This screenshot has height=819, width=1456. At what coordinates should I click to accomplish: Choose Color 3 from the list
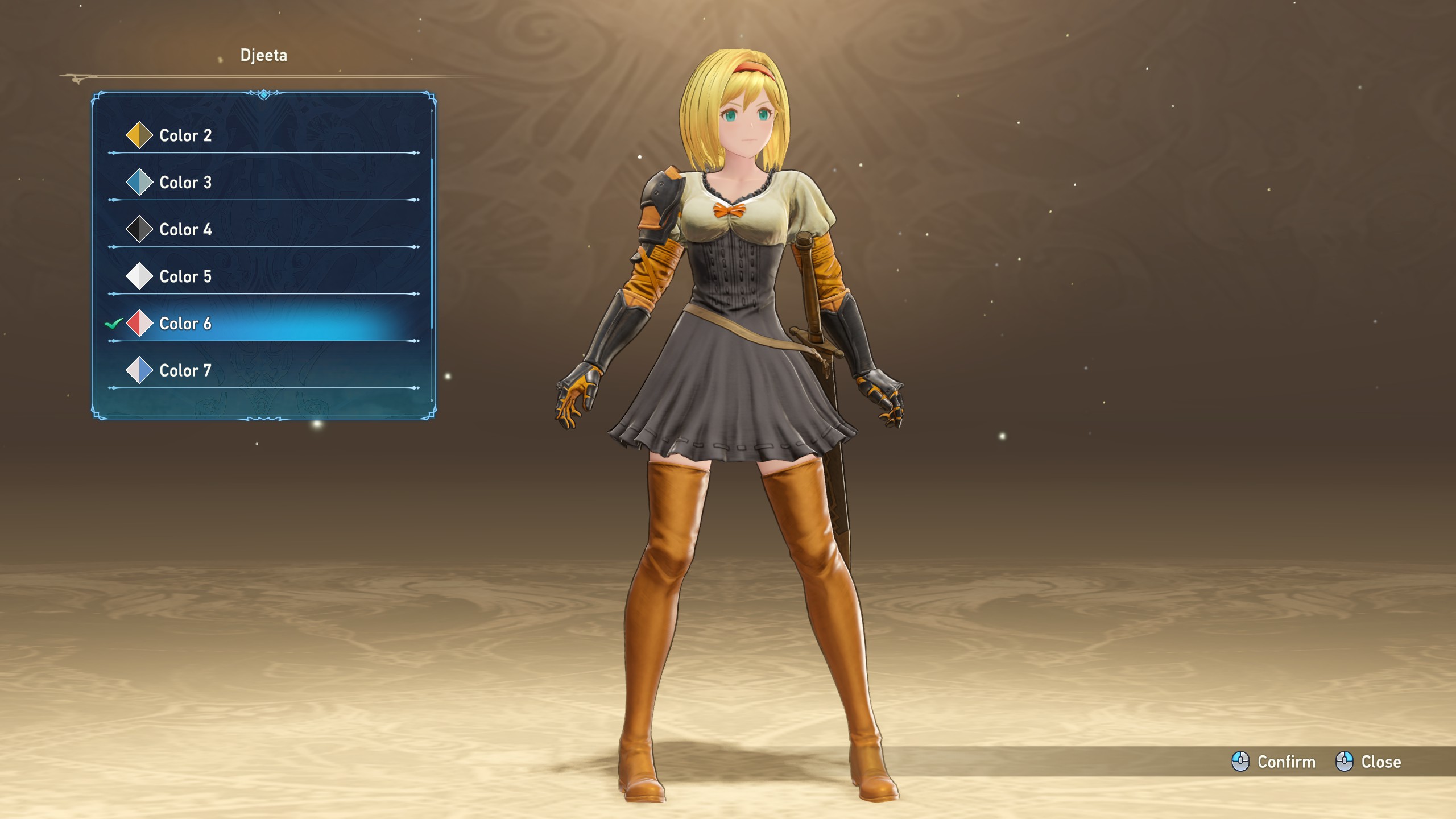point(185,183)
